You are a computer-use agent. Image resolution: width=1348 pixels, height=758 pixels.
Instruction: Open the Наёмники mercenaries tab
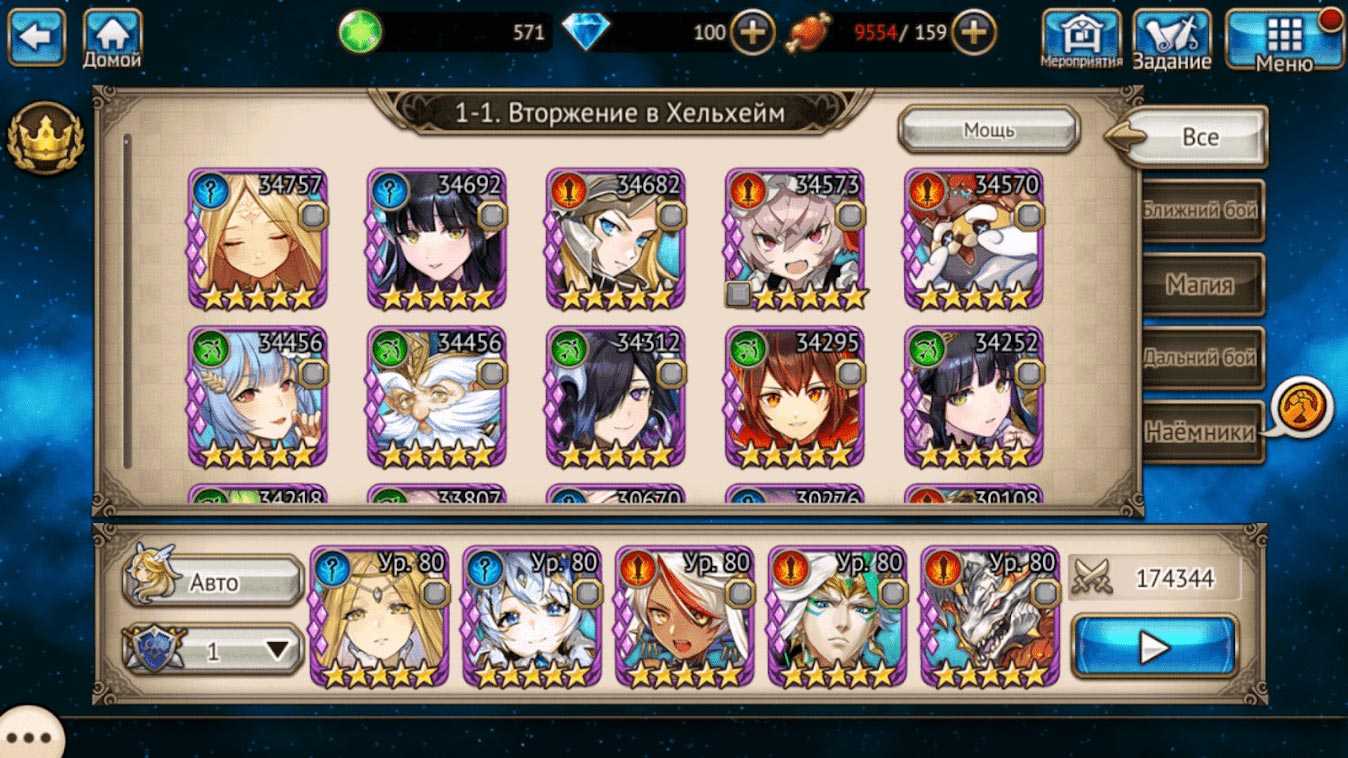point(1201,432)
